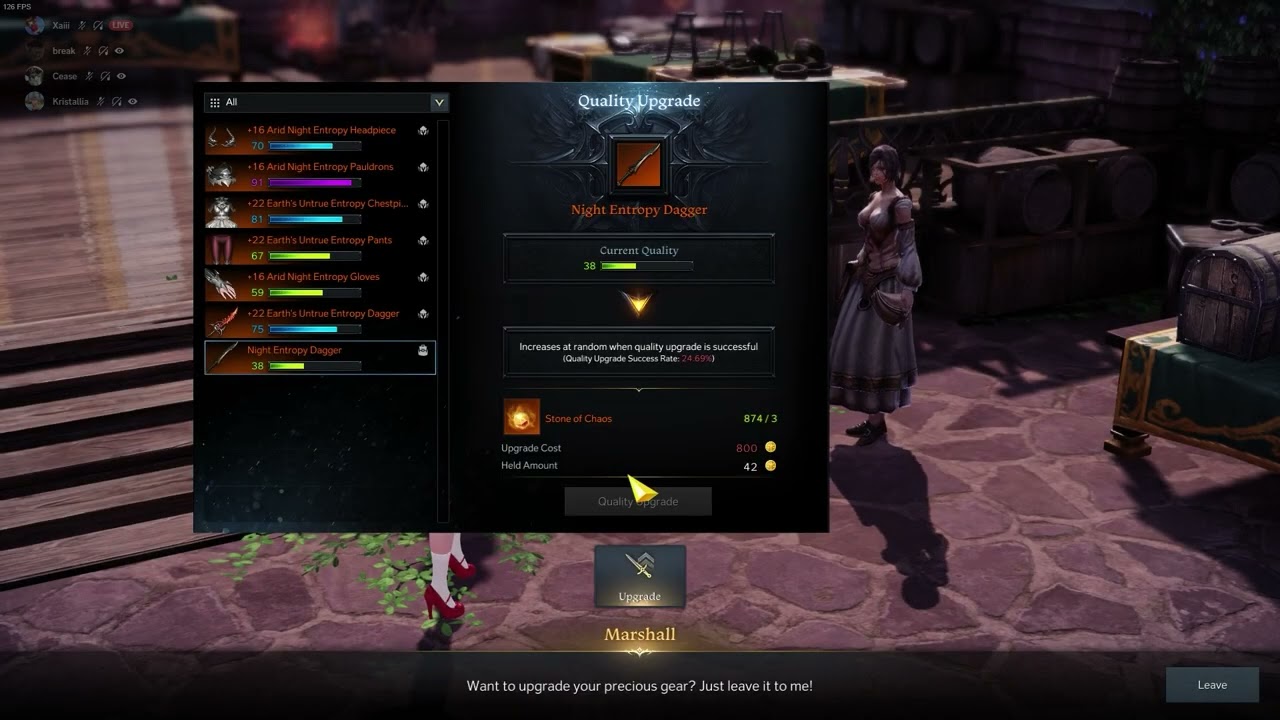Select party member Xaiii in the list
Screen dimensions: 1280x720
(x=61, y=25)
